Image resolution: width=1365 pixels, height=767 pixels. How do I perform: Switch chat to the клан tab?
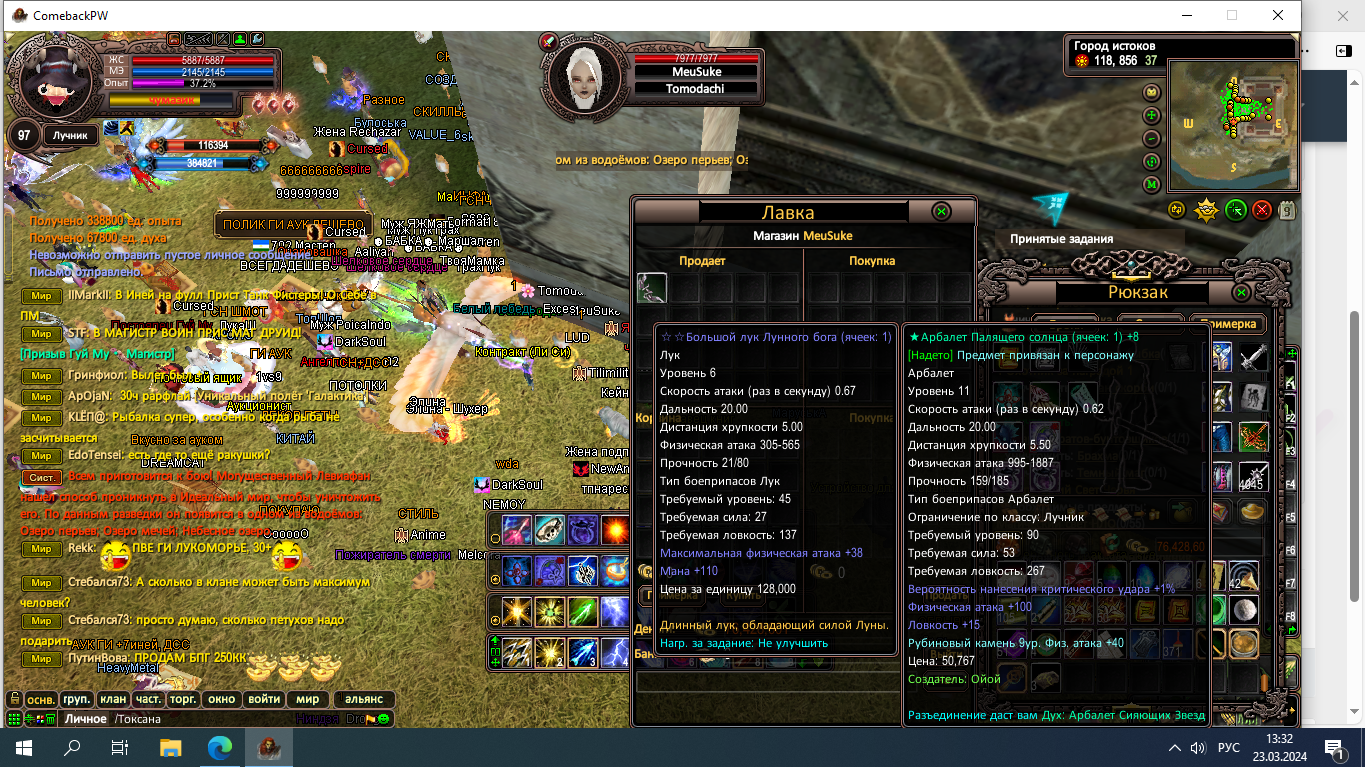[113, 699]
